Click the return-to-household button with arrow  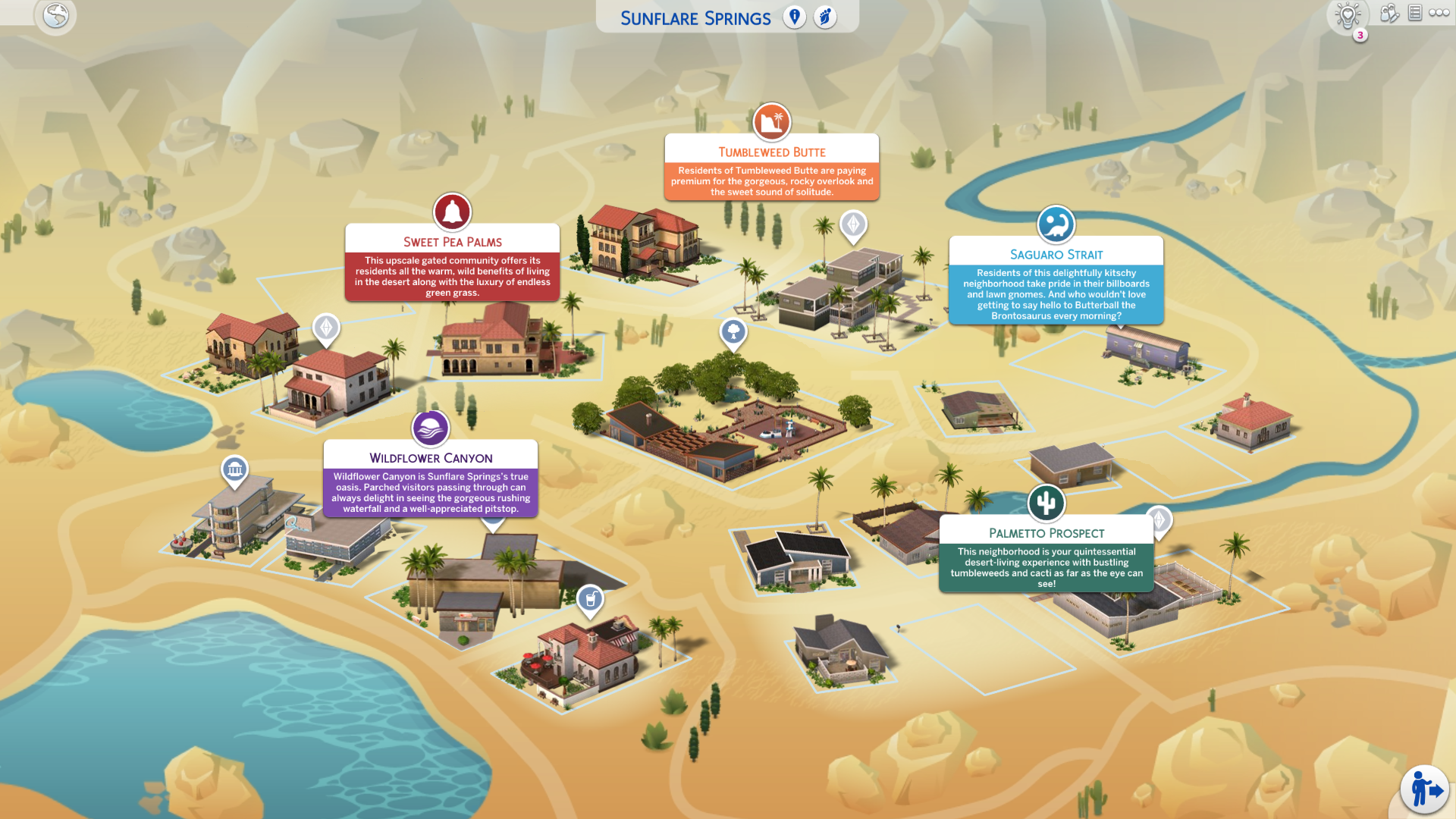coord(1425,789)
